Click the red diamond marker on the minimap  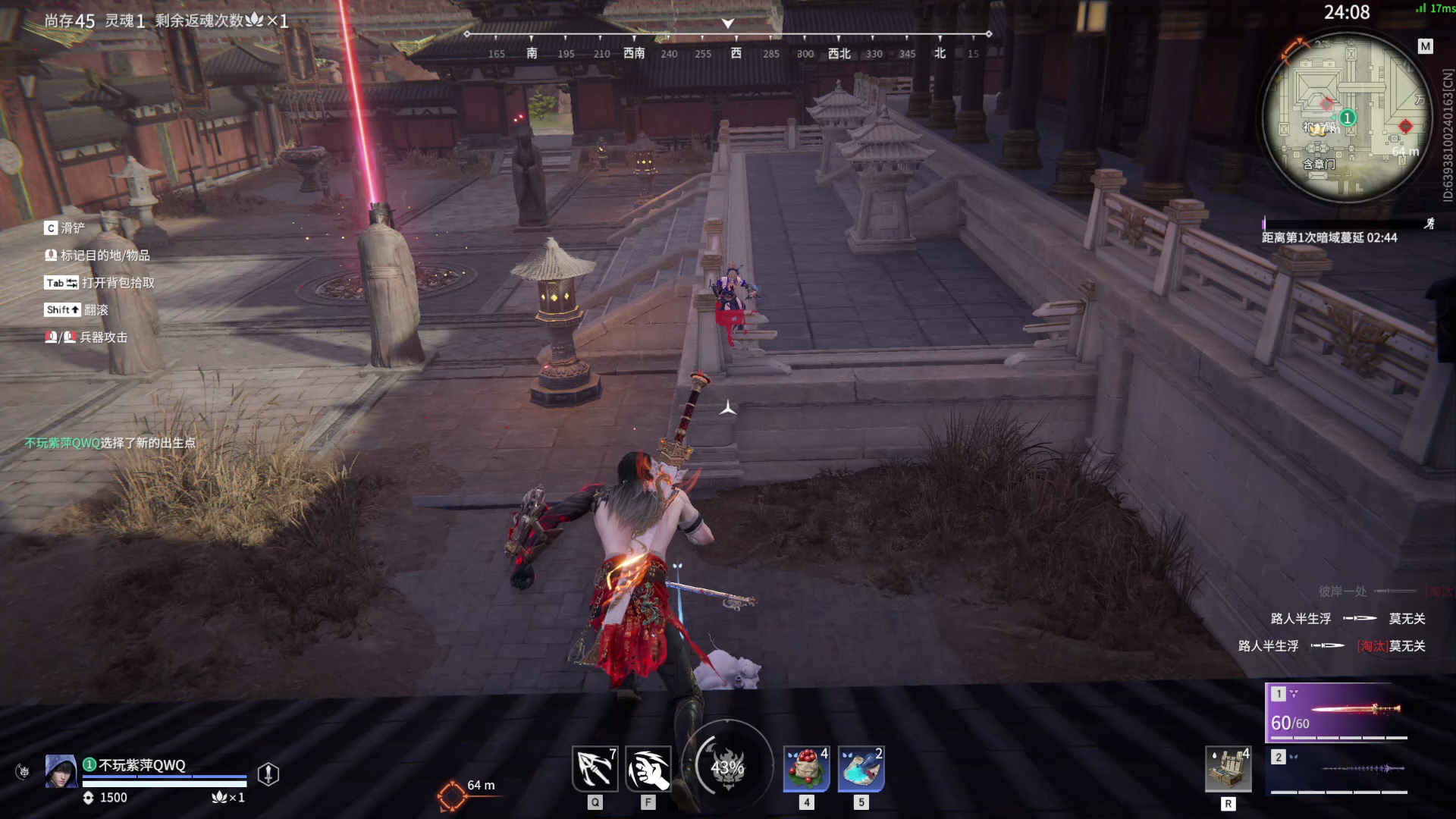[1404, 126]
